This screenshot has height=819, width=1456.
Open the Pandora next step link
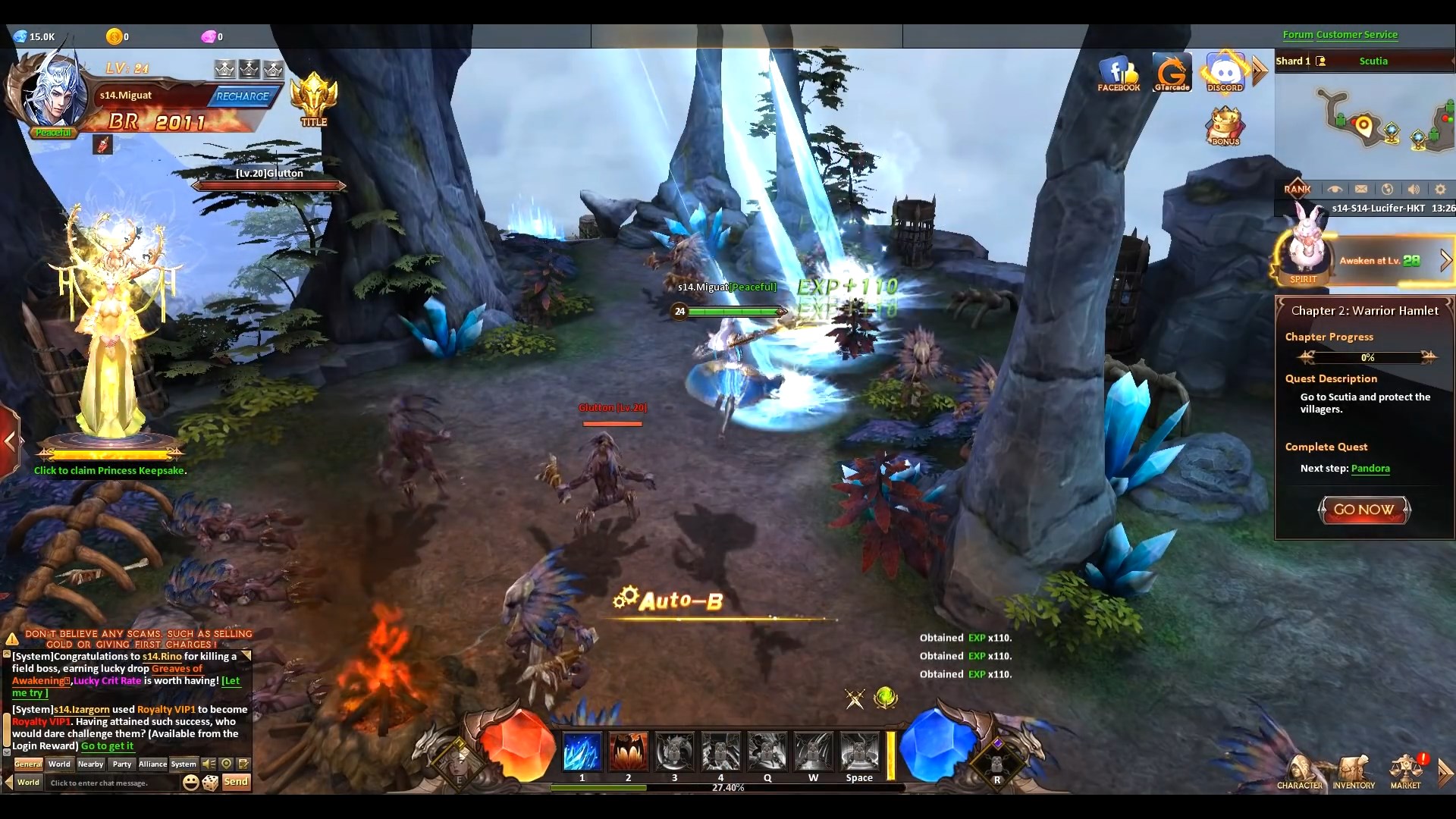(1373, 469)
